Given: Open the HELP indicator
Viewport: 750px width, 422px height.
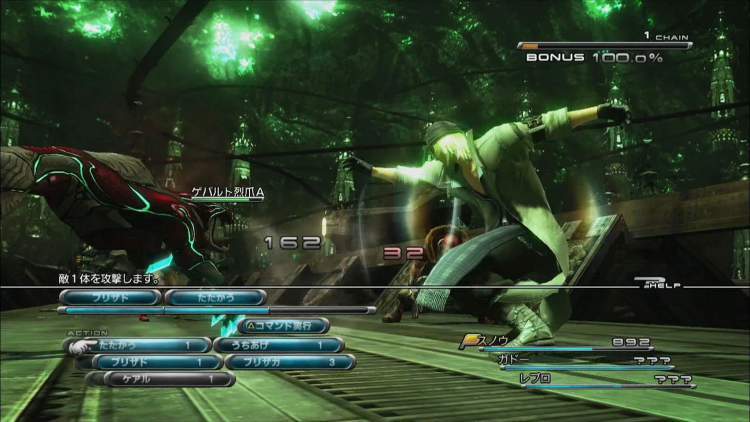Looking at the screenshot, I should coord(659,284).
